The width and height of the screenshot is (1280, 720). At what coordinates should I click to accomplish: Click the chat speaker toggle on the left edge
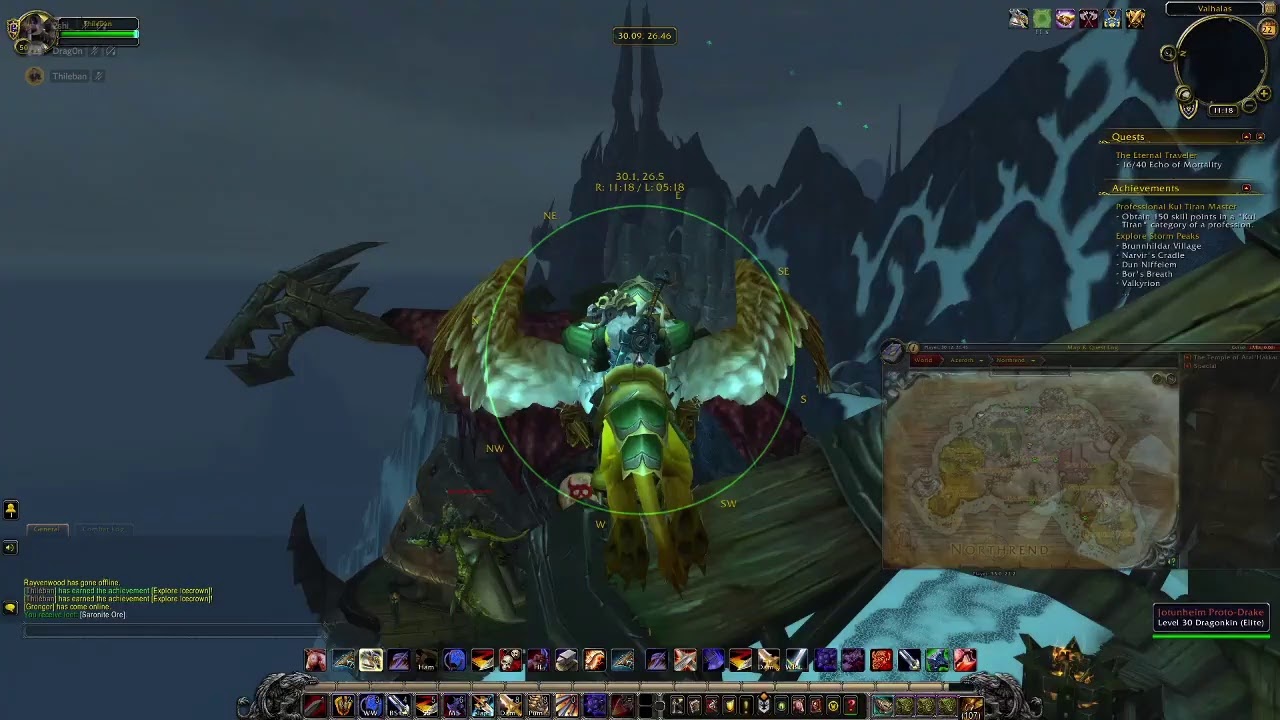click(x=10, y=547)
